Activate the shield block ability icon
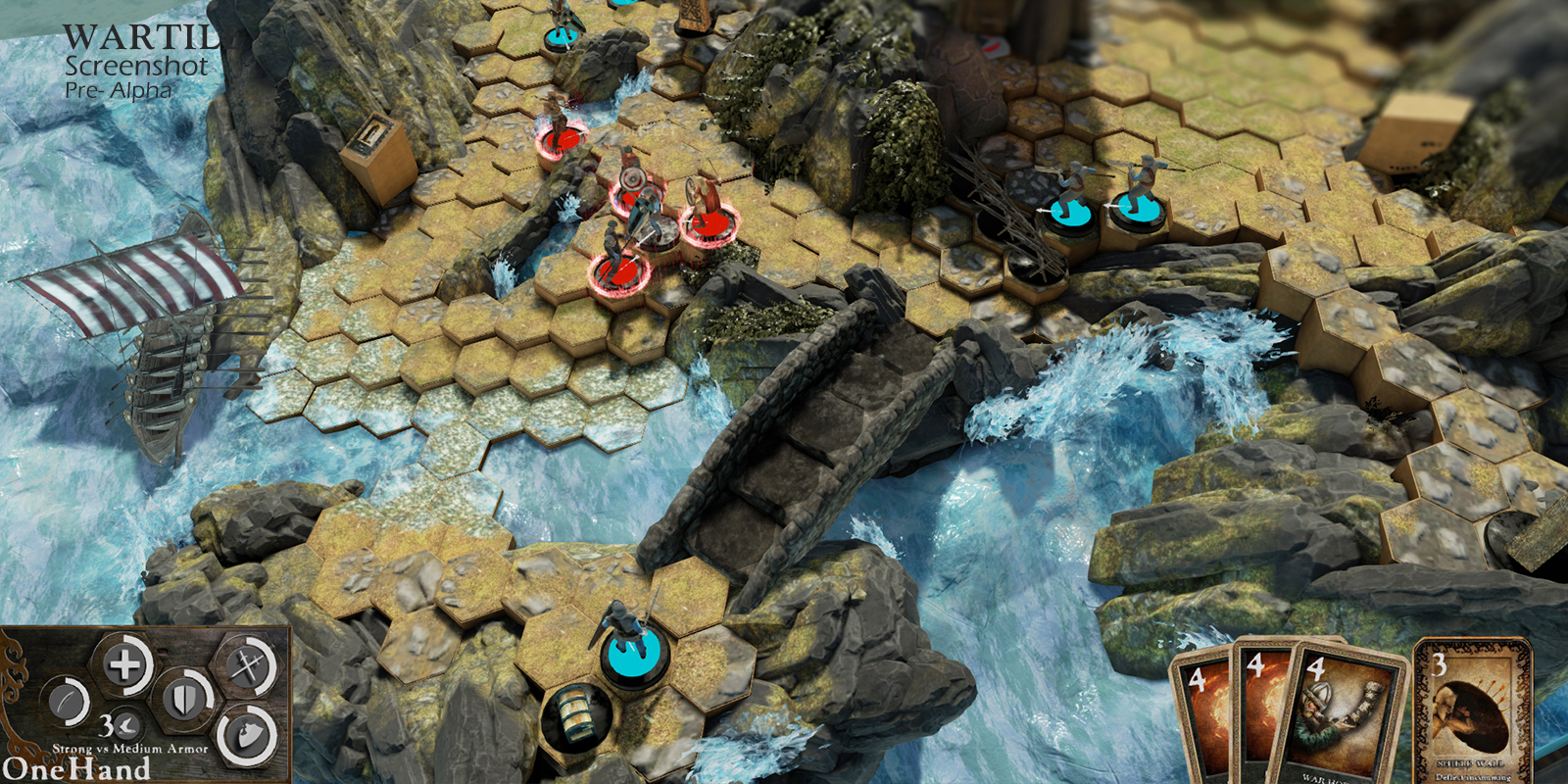Viewport: 1568px width, 784px height. point(185,699)
